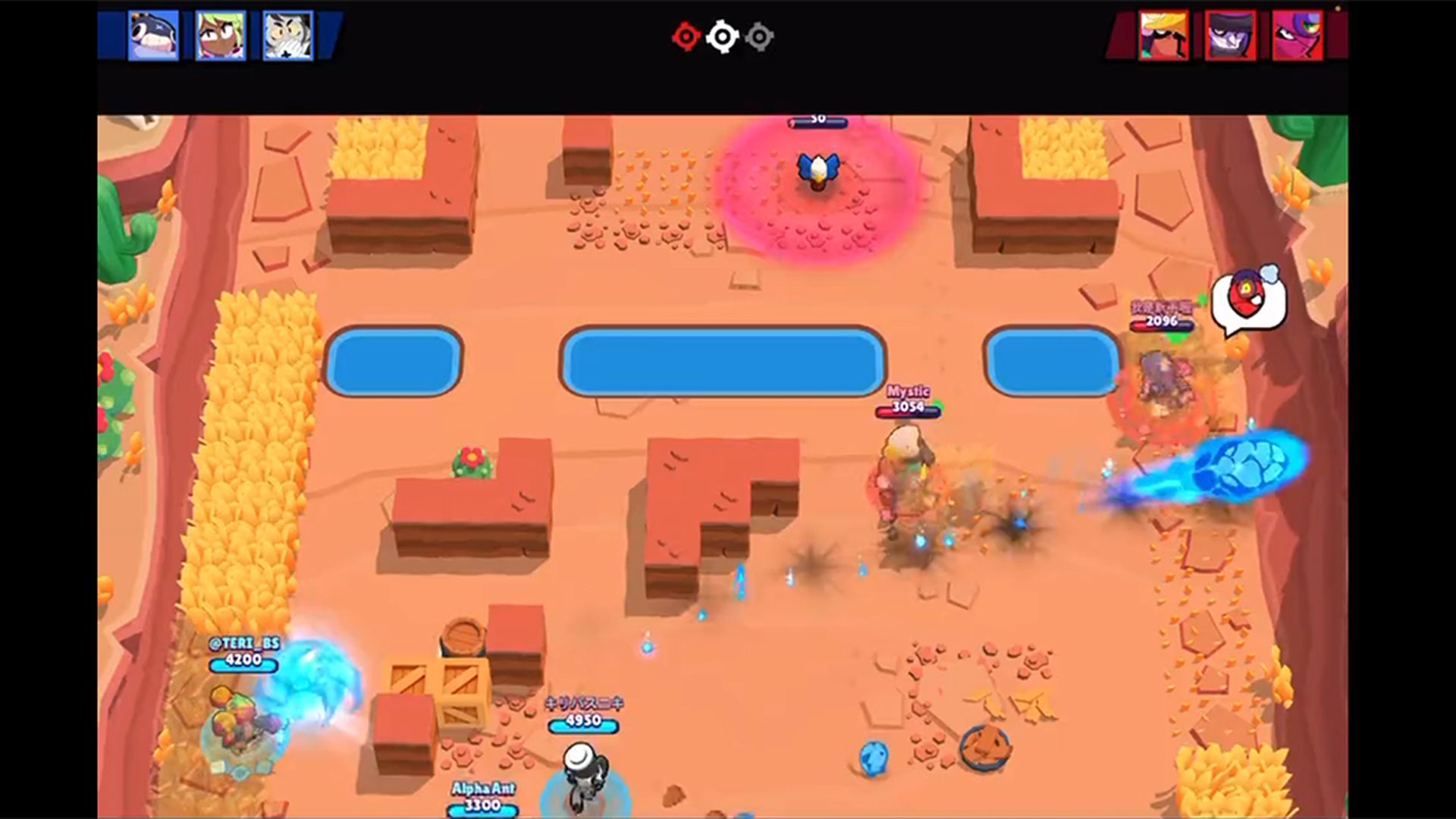Image resolution: width=1456 pixels, height=819 pixels.
Task: Click the red crosshair objective icon at top center
Action: pos(686,36)
